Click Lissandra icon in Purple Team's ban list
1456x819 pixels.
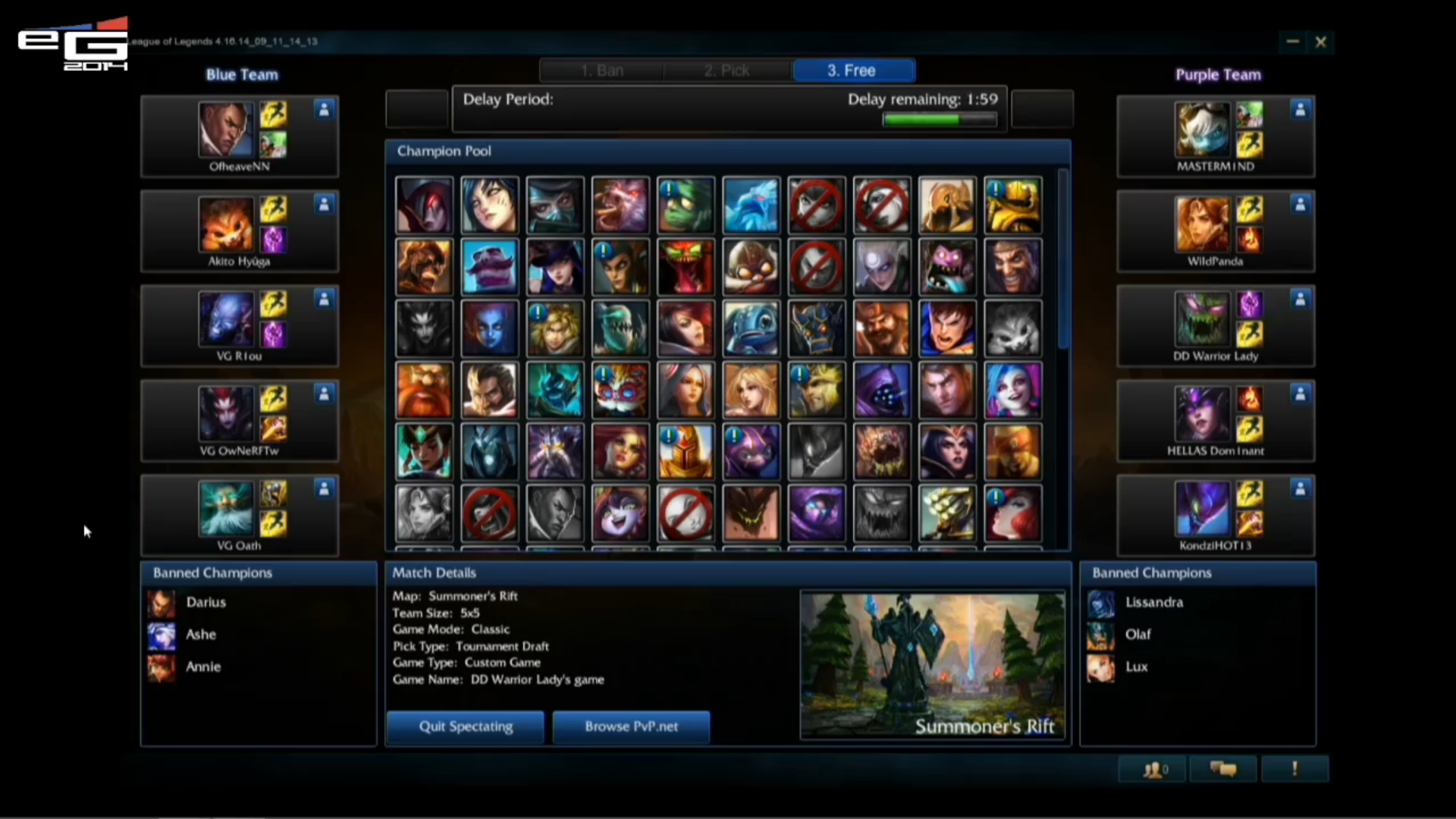point(1101,604)
